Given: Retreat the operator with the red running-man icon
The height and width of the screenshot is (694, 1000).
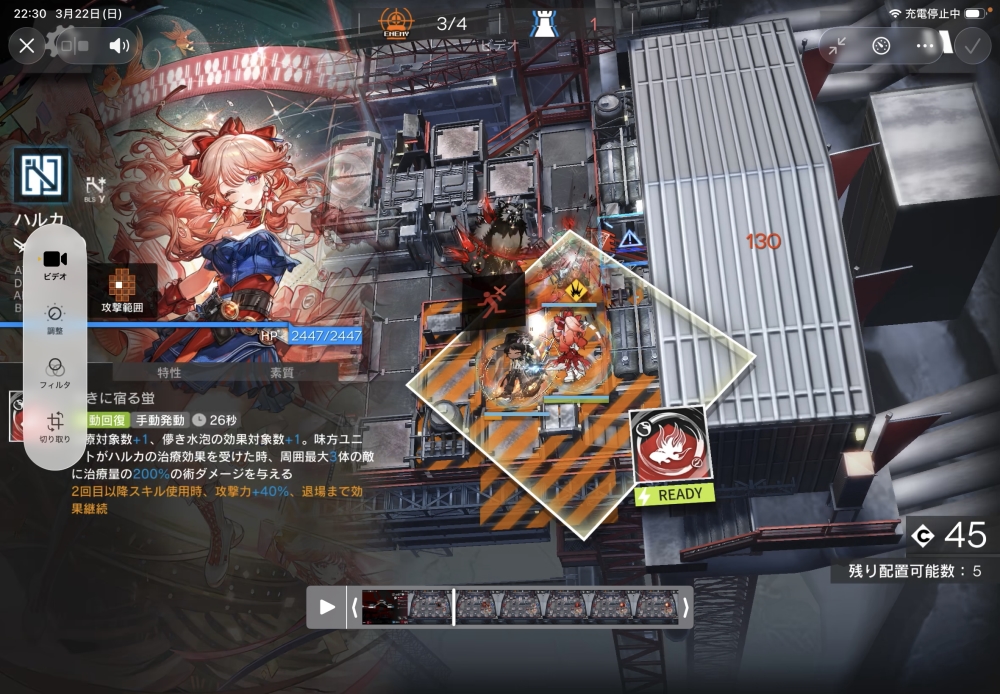Looking at the screenshot, I should (x=493, y=300).
